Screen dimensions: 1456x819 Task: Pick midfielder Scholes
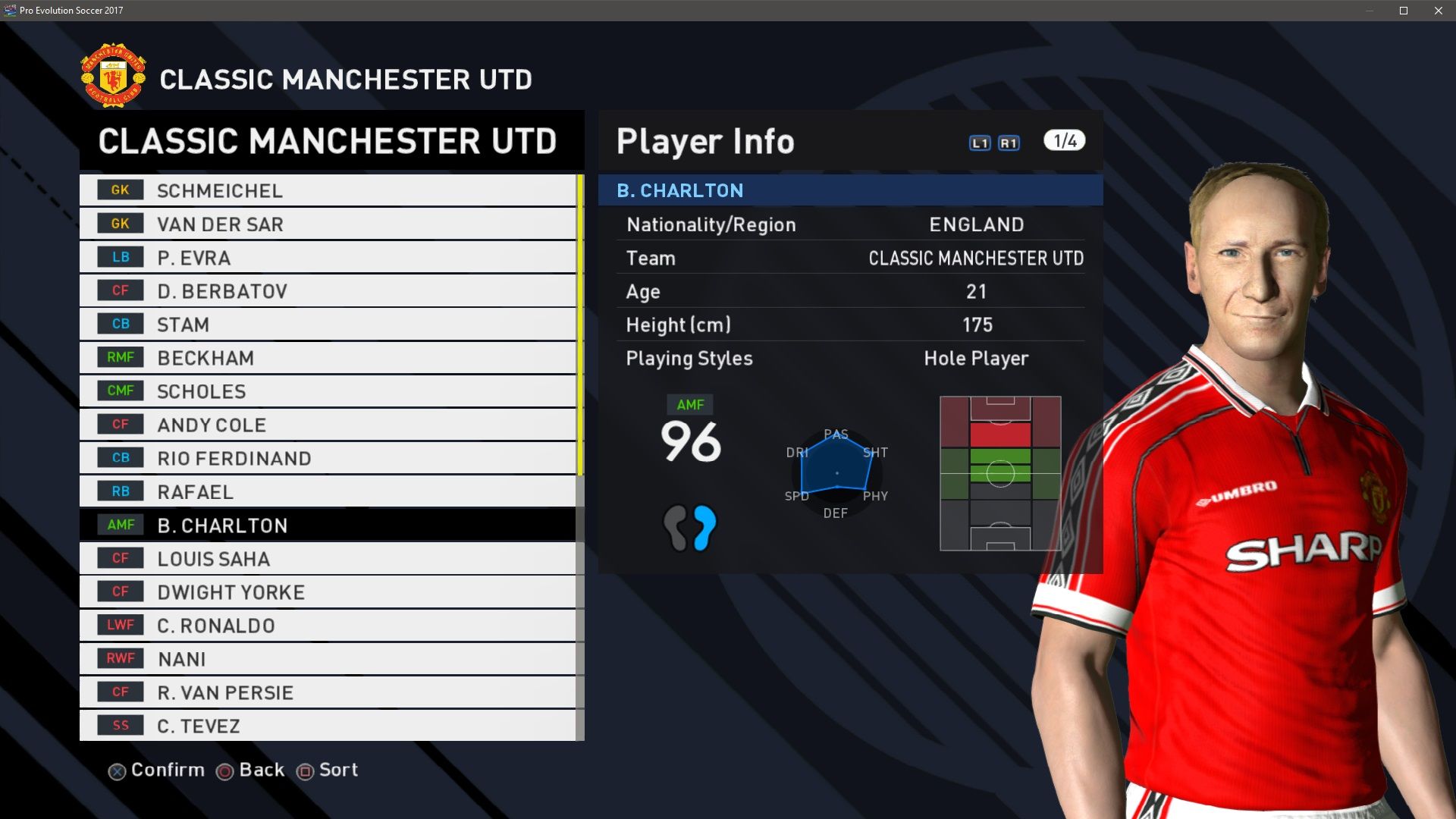click(327, 391)
